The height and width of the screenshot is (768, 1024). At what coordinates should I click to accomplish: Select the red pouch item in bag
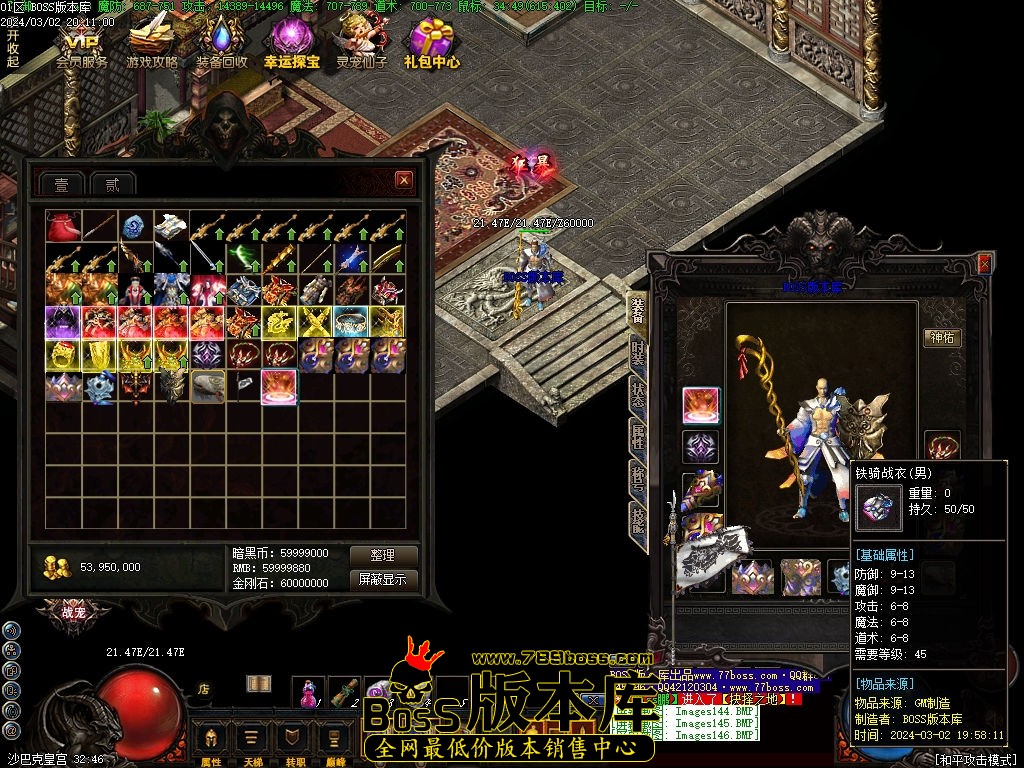pyautogui.click(x=63, y=226)
